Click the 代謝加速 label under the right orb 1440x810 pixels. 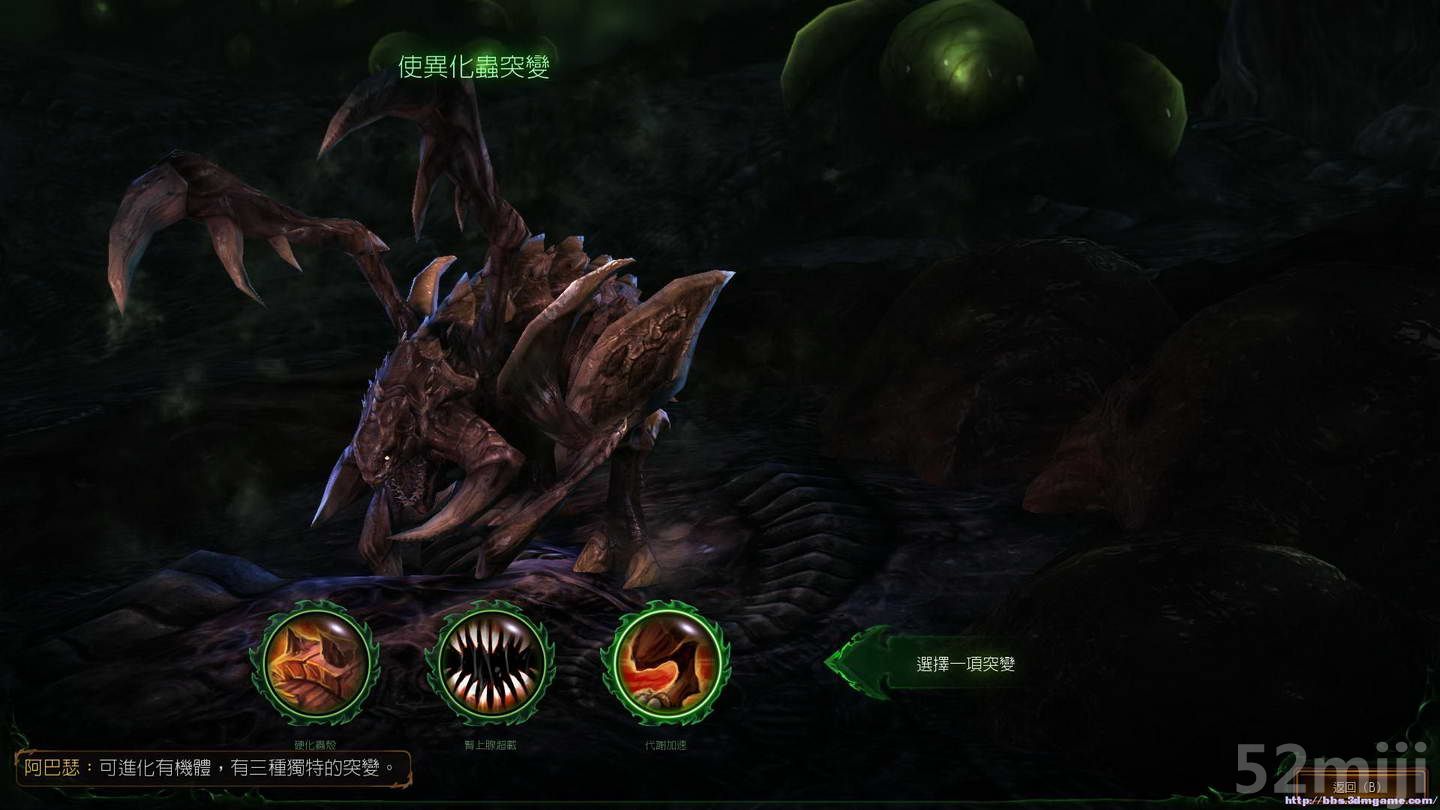tap(665, 743)
